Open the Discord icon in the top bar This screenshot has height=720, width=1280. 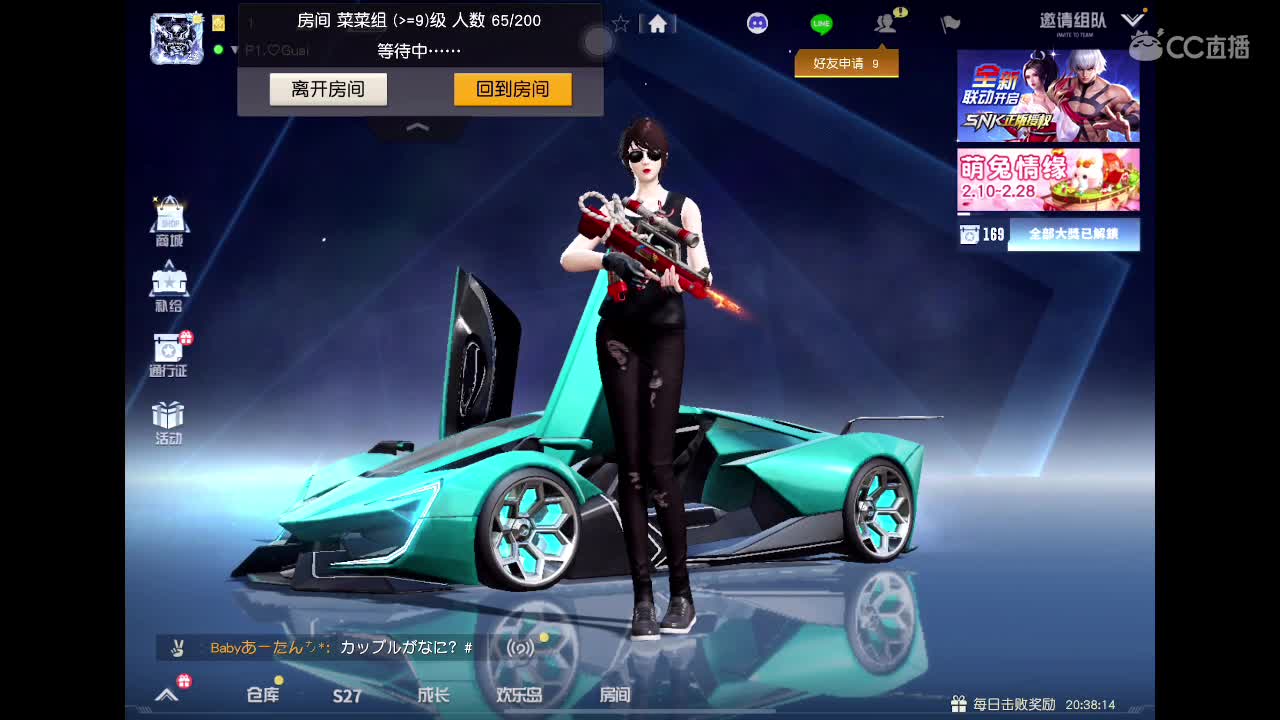[x=757, y=22]
